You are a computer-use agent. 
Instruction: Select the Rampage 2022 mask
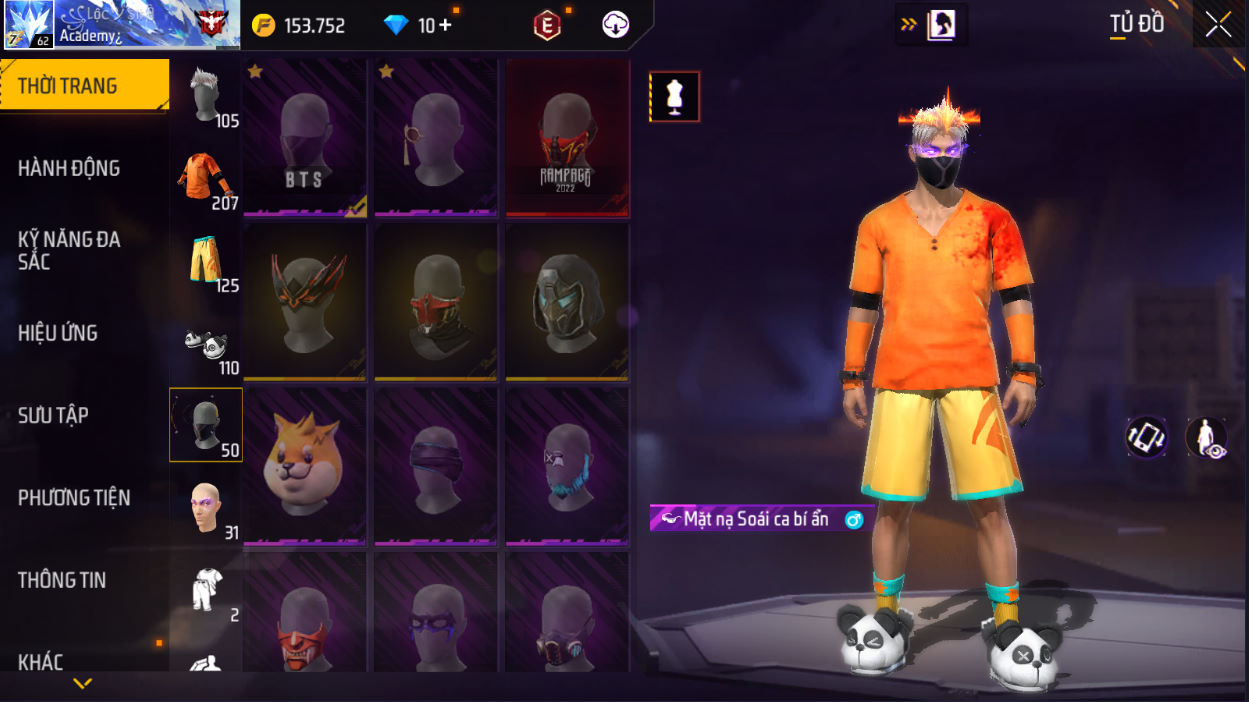pos(567,137)
